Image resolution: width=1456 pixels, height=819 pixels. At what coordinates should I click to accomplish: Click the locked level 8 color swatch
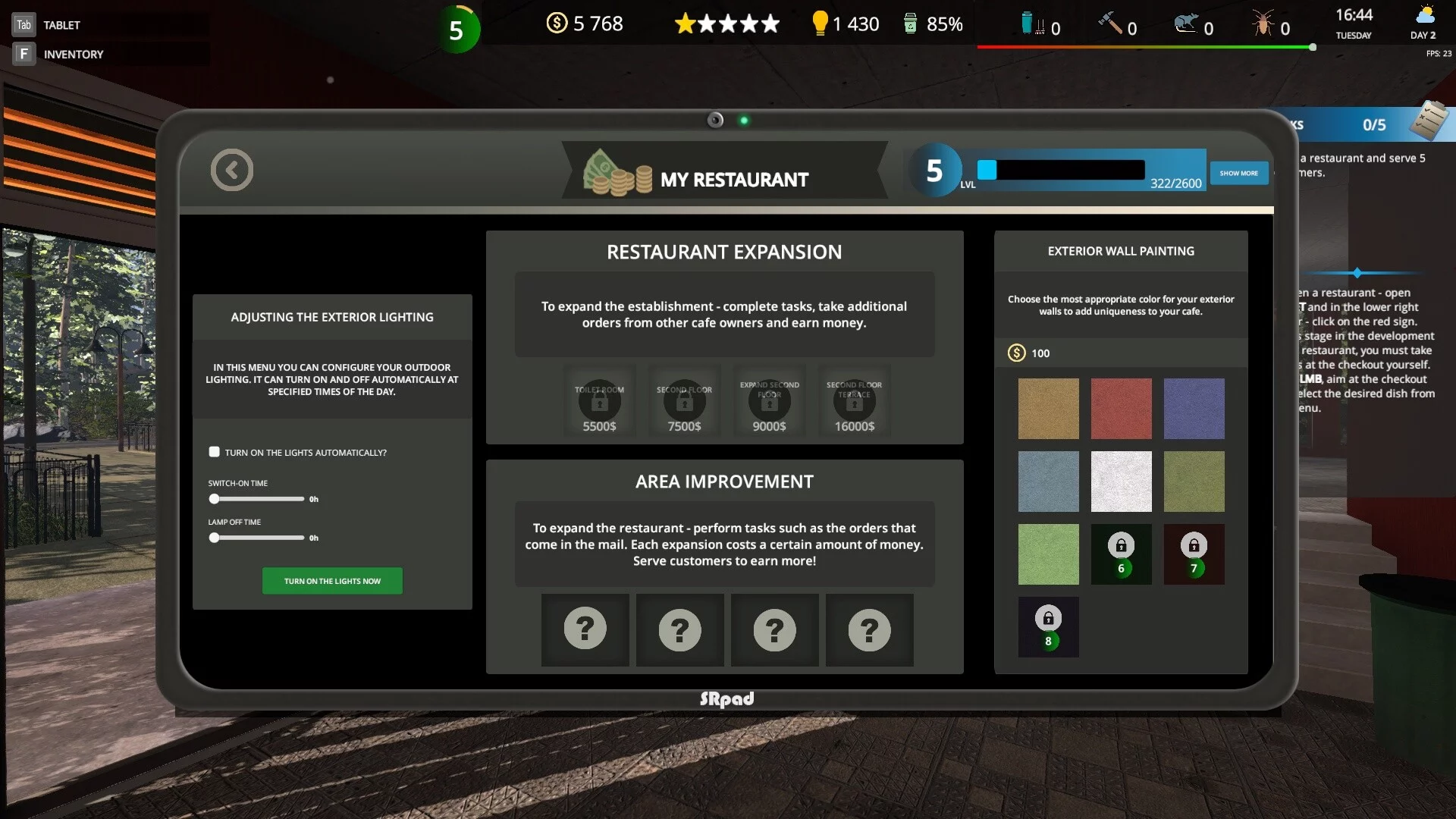click(x=1048, y=627)
